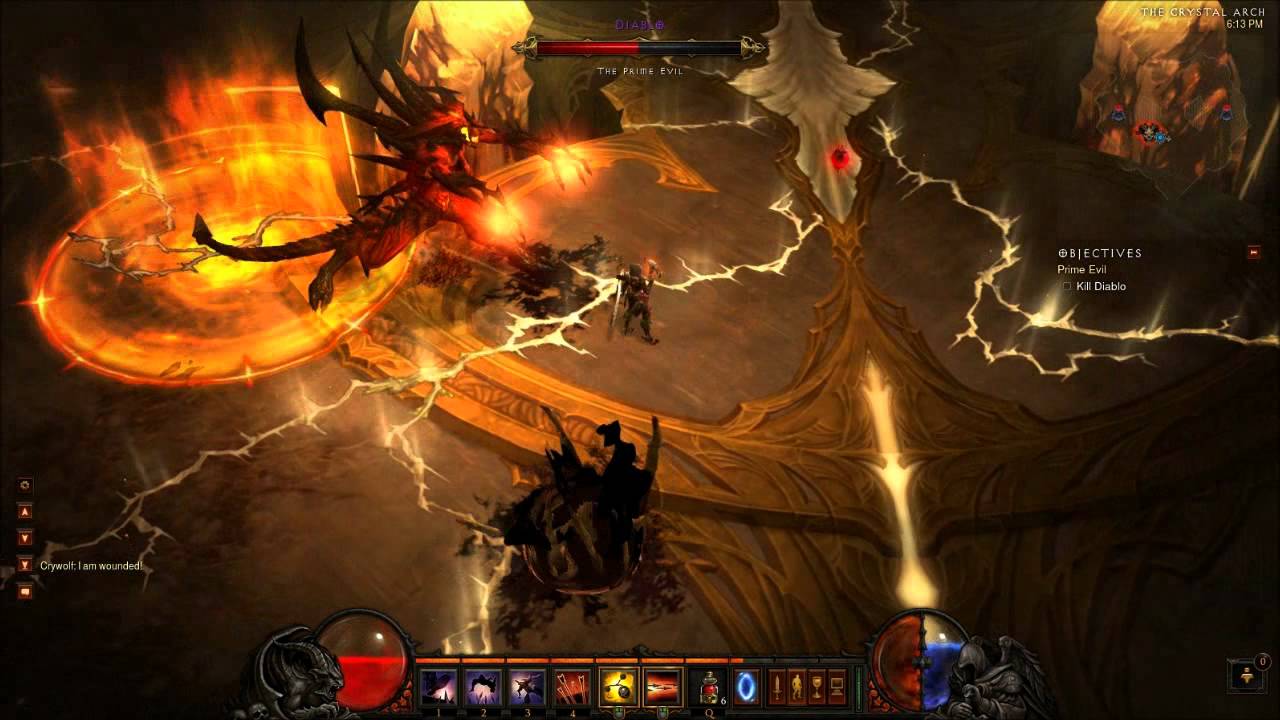This screenshot has height=720, width=1280.
Task: Click the notification icon with counter 0
Action: coord(1246,675)
